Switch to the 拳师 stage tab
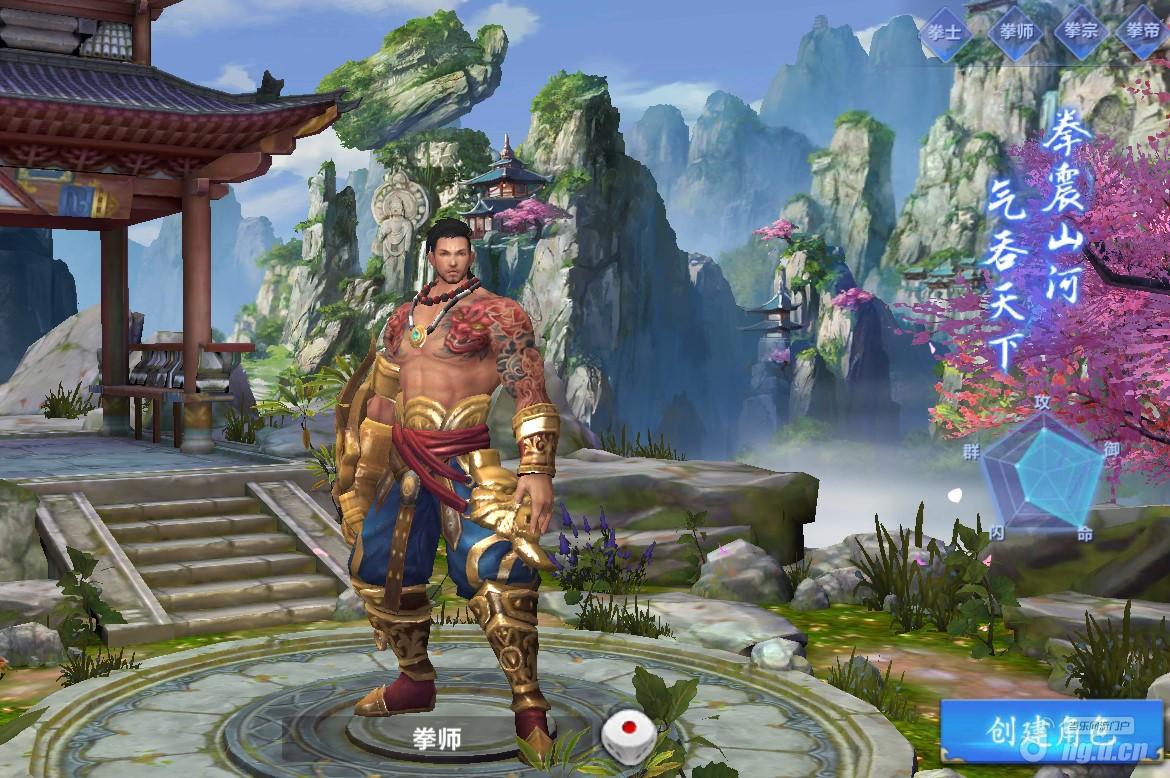 point(1014,31)
